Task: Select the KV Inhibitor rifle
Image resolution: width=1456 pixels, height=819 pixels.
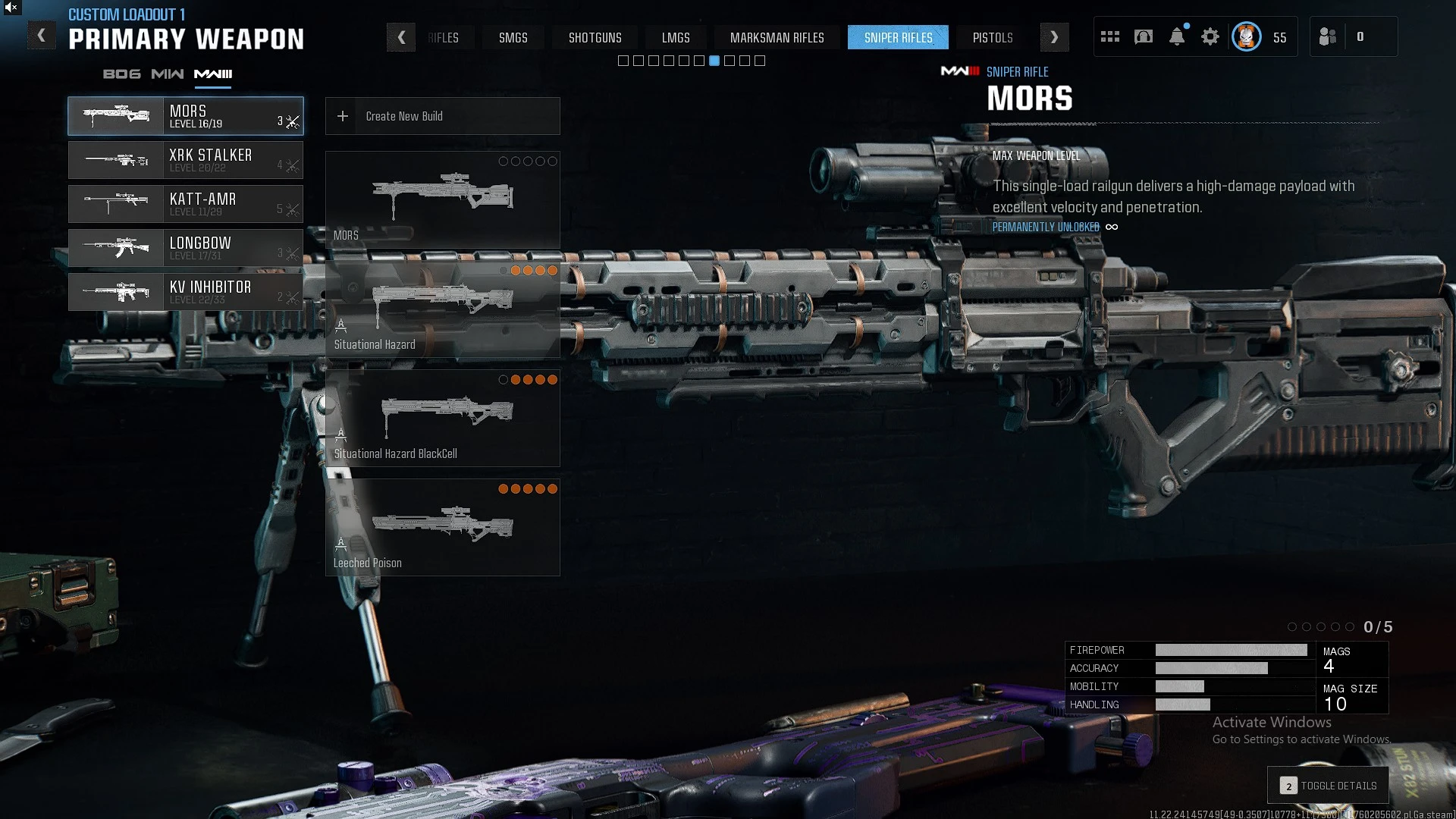Action: pos(186,292)
